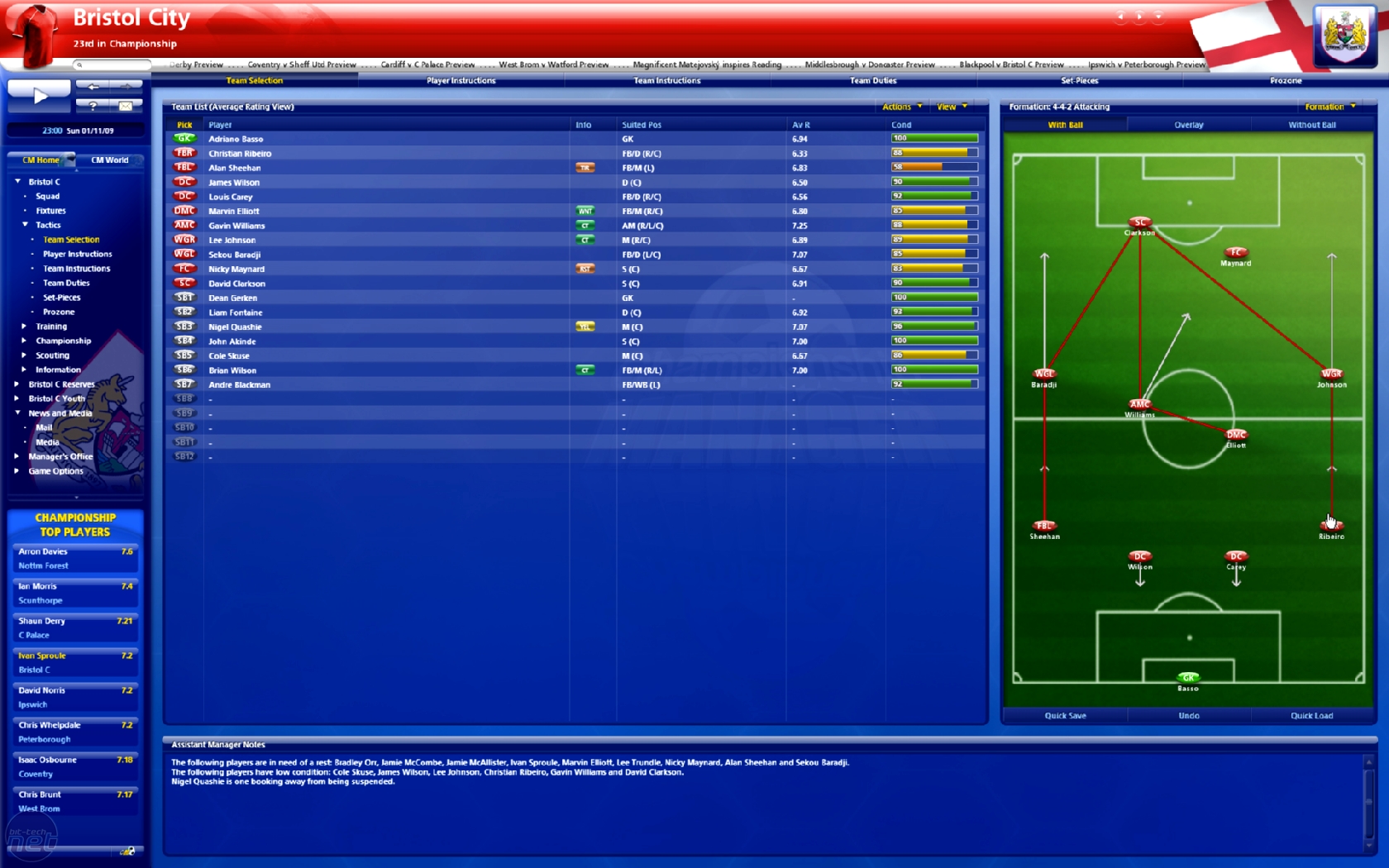Switch the pitch view to Without Ball
Image resolution: width=1389 pixels, height=868 pixels.
tap(1311, 124)
